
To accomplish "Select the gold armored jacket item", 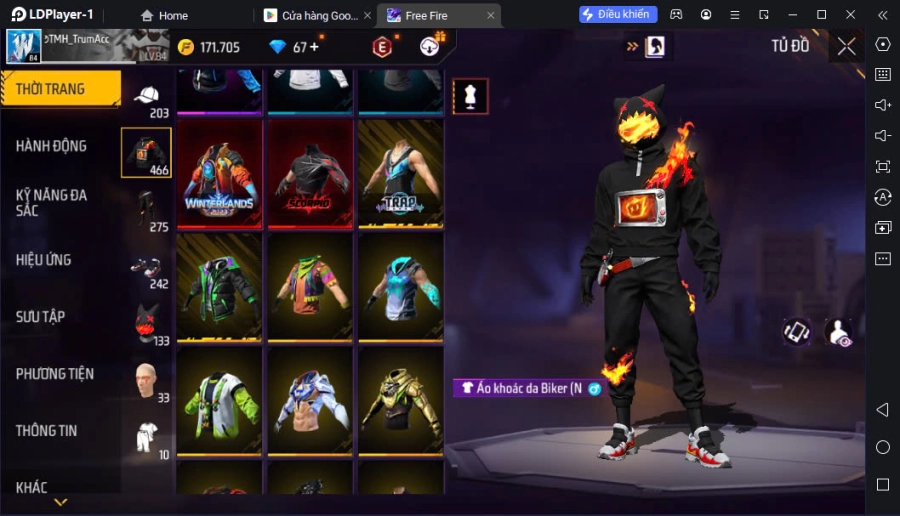I will pyautogui.click(x=400, y=400).
